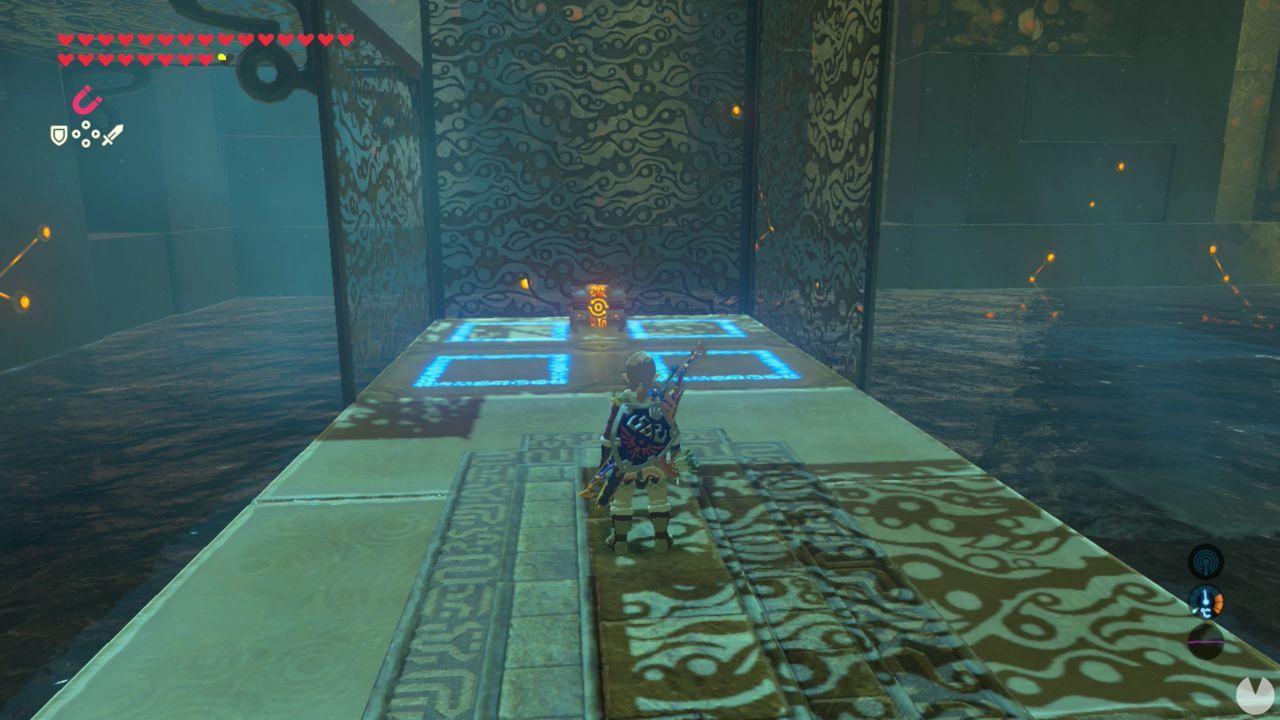Click the temperature gauge icon
This screenshot has height=720, width=1280.
click(1206, 601)
